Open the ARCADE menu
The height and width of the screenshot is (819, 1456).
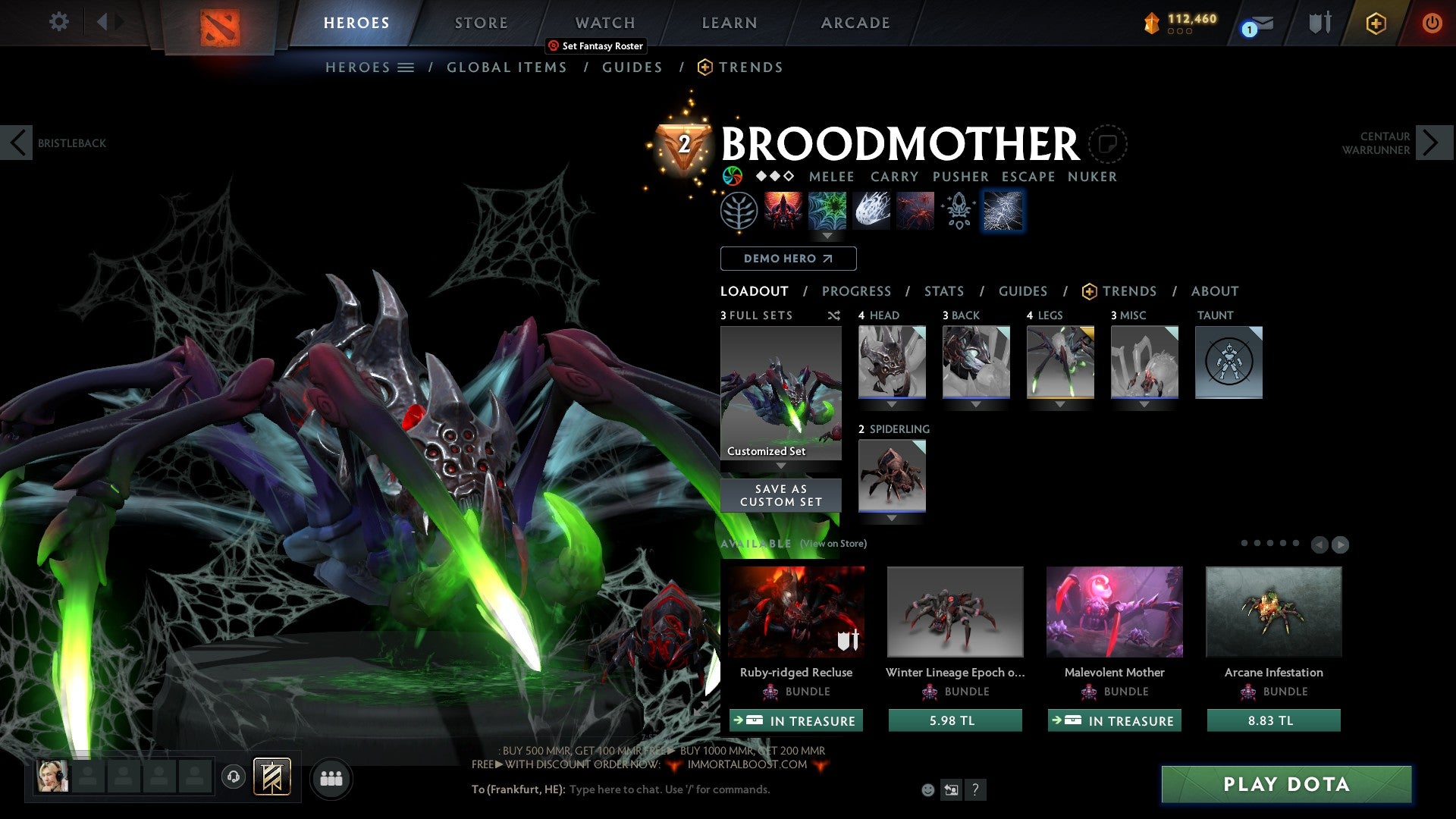click(855, 22)
